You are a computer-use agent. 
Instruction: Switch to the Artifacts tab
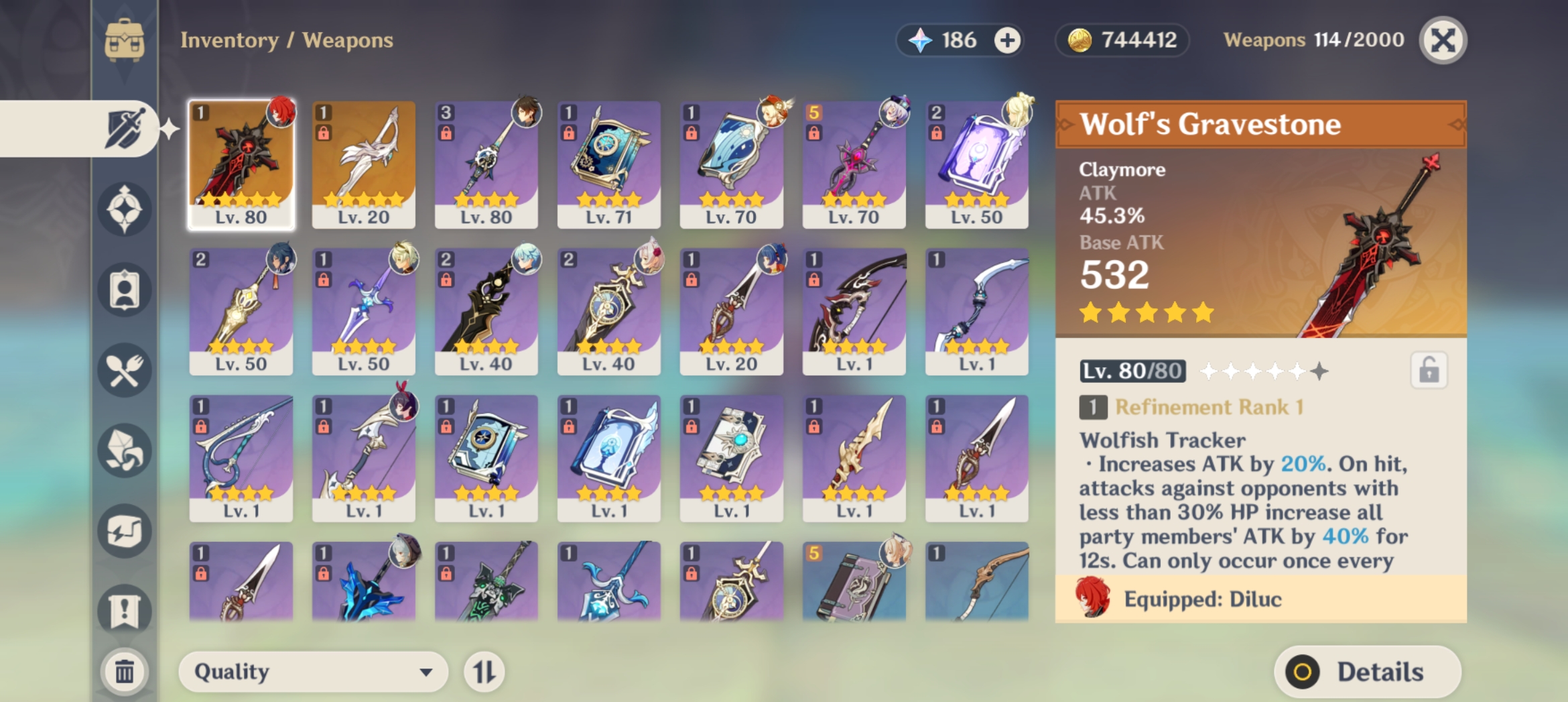tap(125, 209)
